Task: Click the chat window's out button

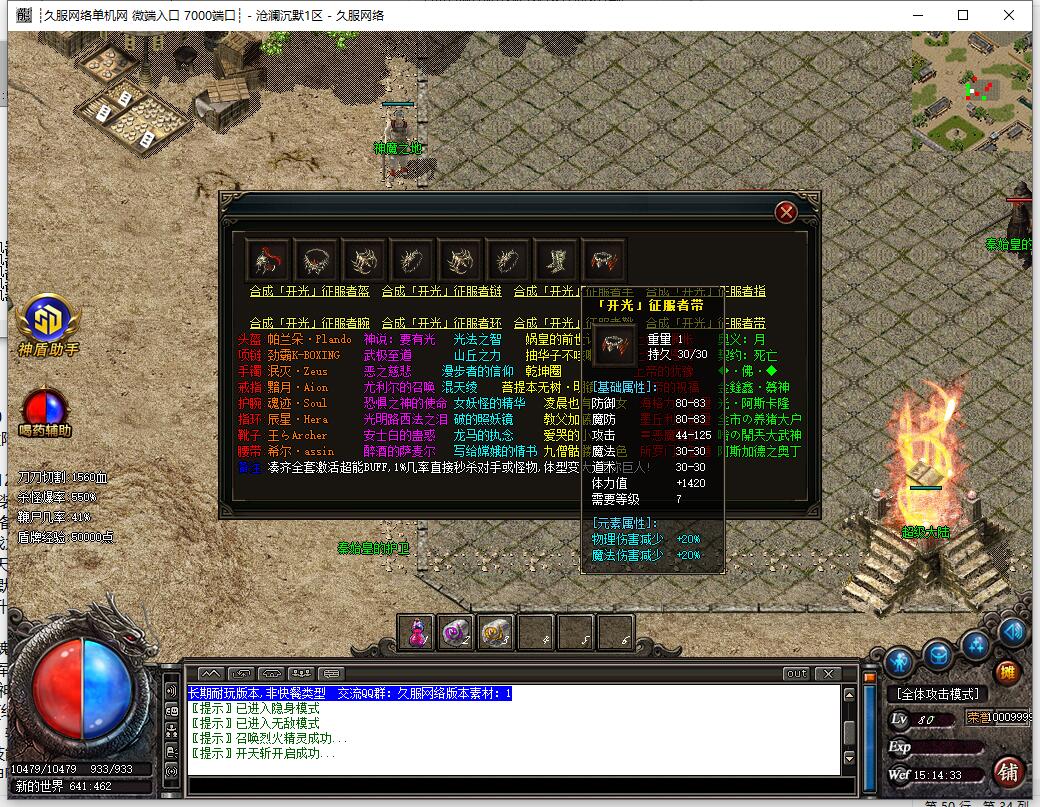Action: pos(796,673)
